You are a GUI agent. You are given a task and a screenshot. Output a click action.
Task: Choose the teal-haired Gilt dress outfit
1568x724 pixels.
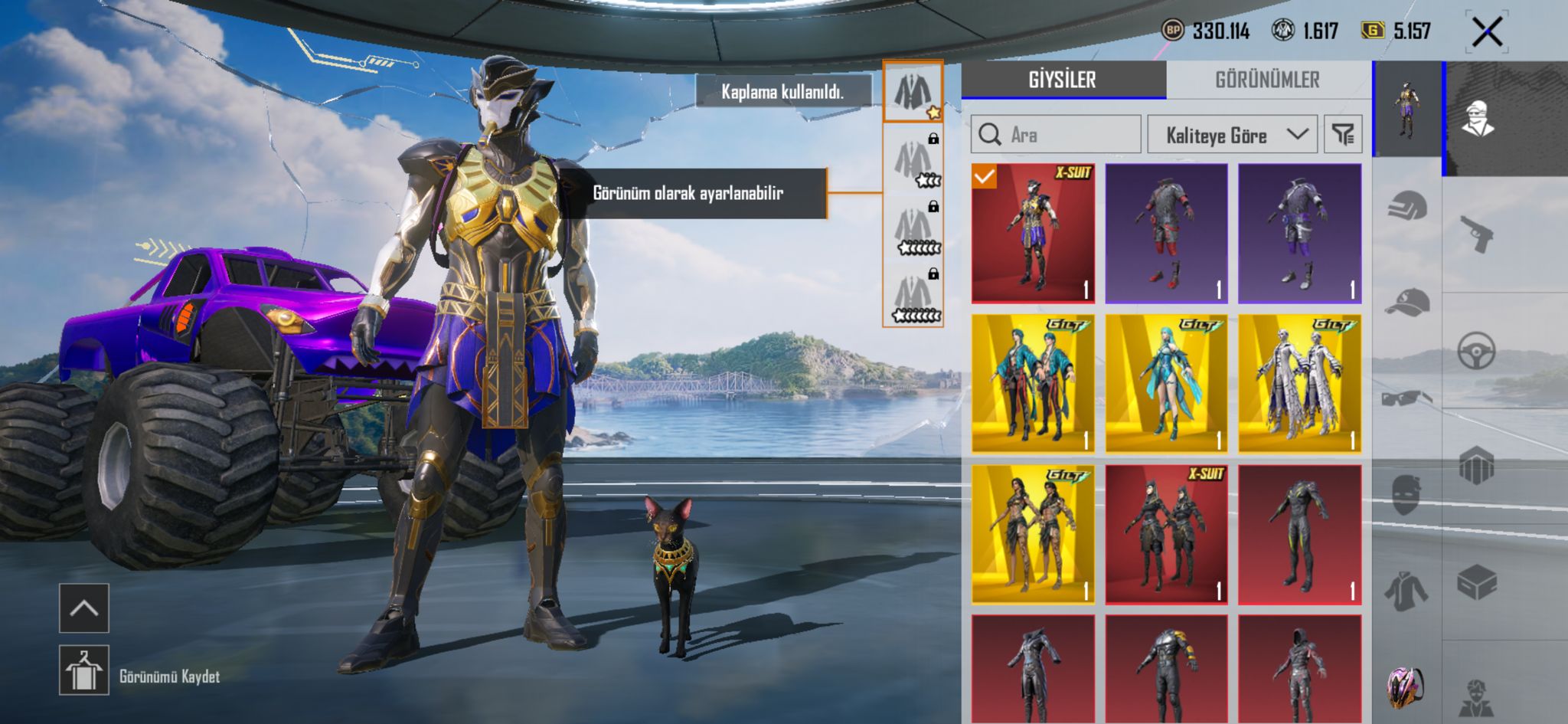pos(1166,383)
